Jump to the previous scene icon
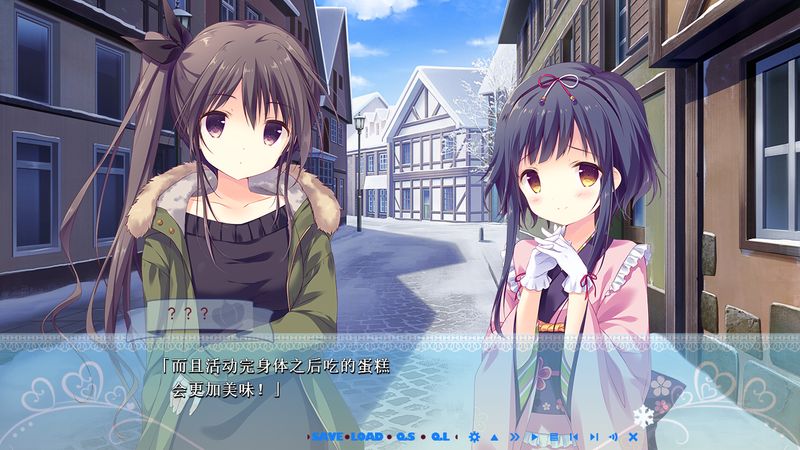 pos(573,437)
